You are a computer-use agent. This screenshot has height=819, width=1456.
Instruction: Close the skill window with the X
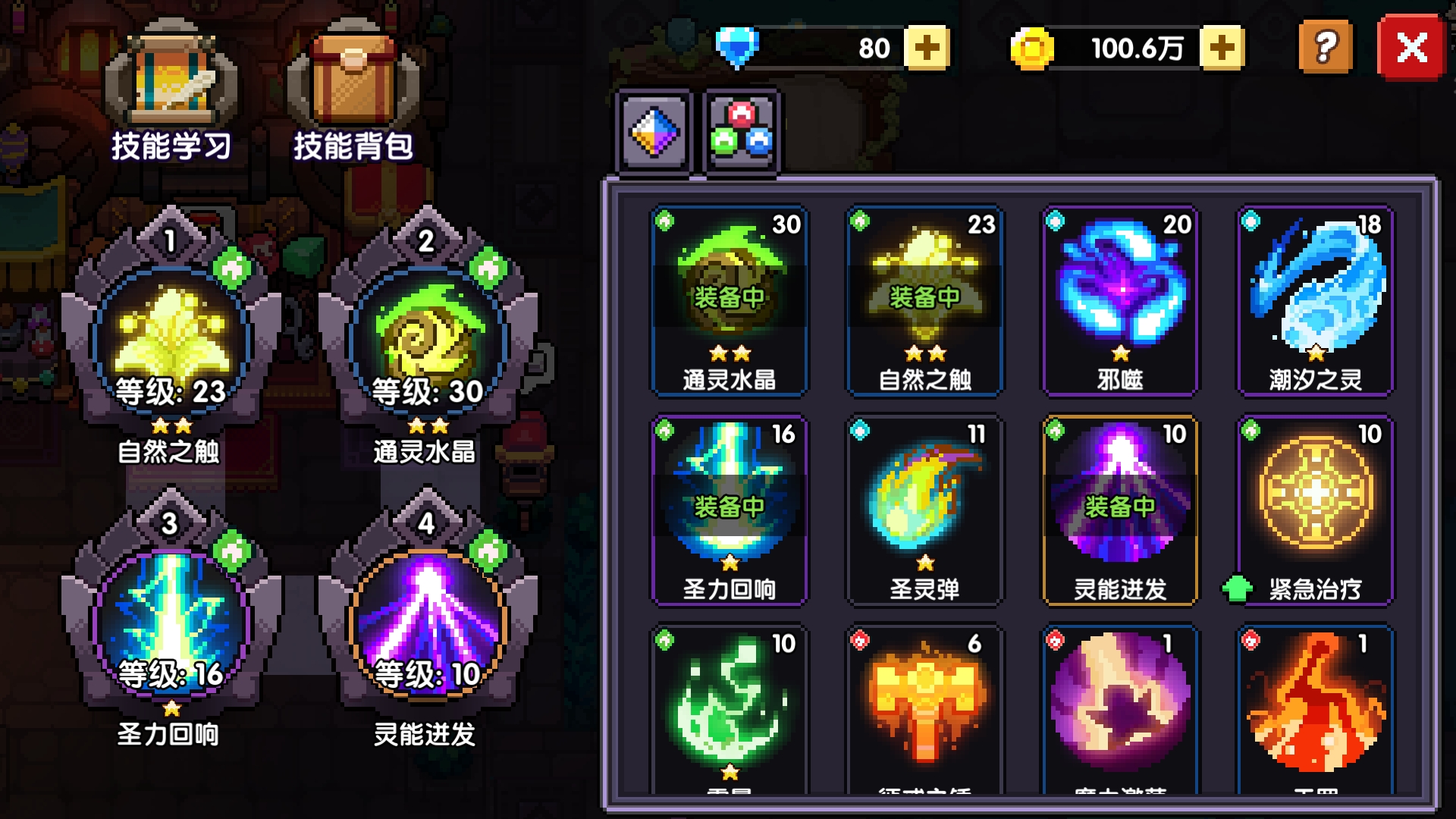click(1412, 47)
